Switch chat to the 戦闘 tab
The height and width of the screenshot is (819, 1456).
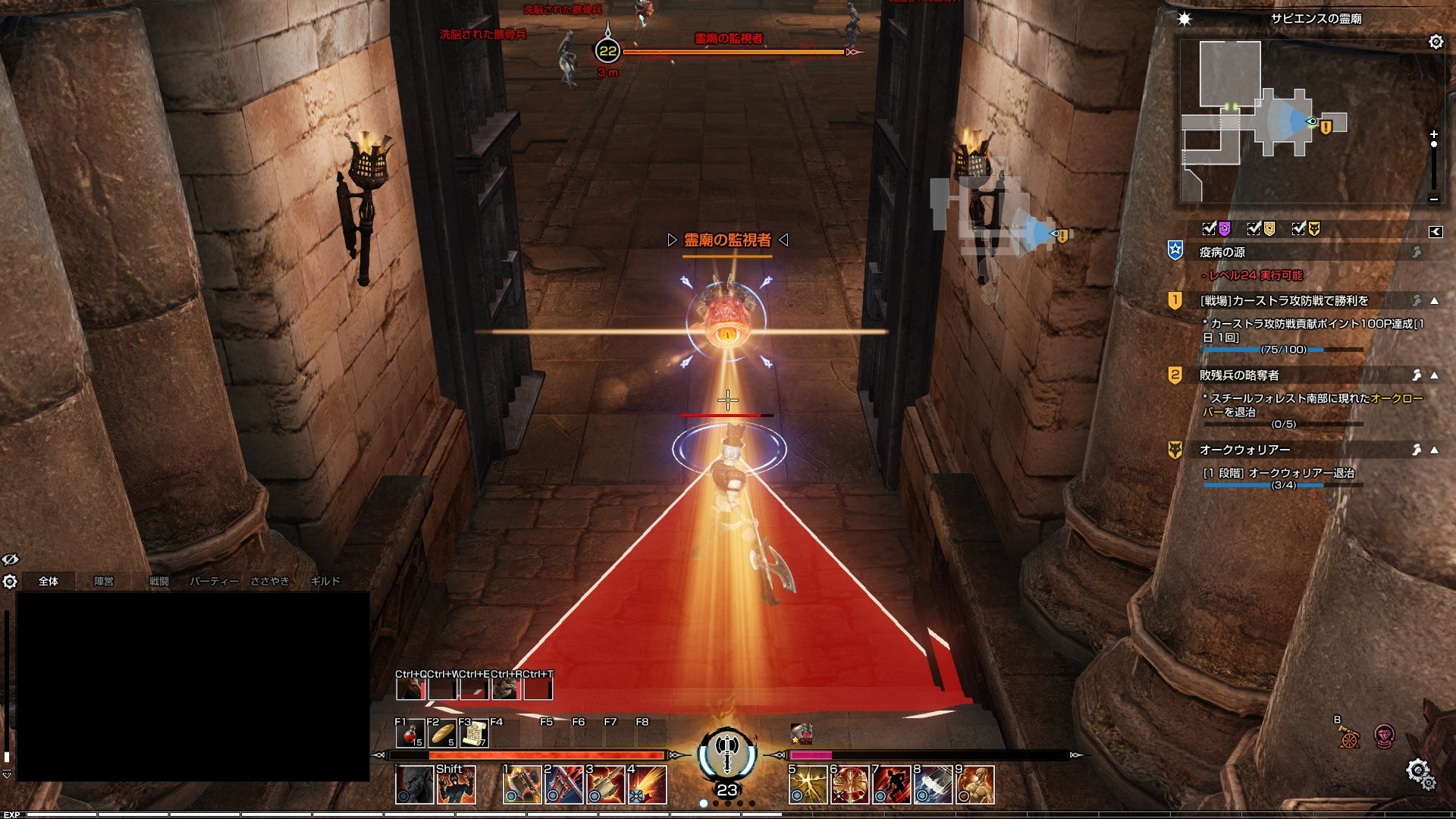(159, 581)
